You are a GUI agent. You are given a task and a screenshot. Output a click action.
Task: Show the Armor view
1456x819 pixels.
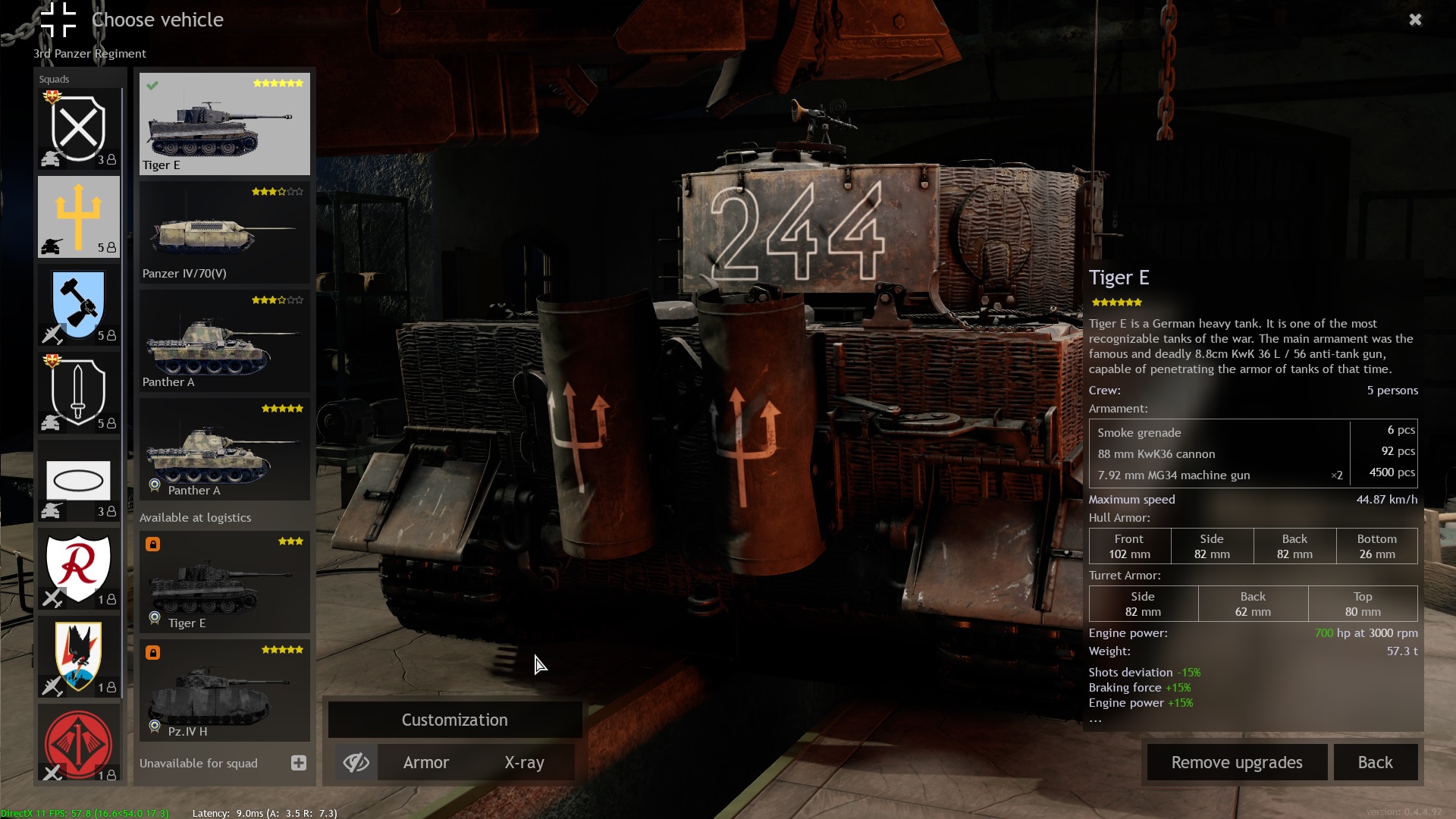pos(425,762)
